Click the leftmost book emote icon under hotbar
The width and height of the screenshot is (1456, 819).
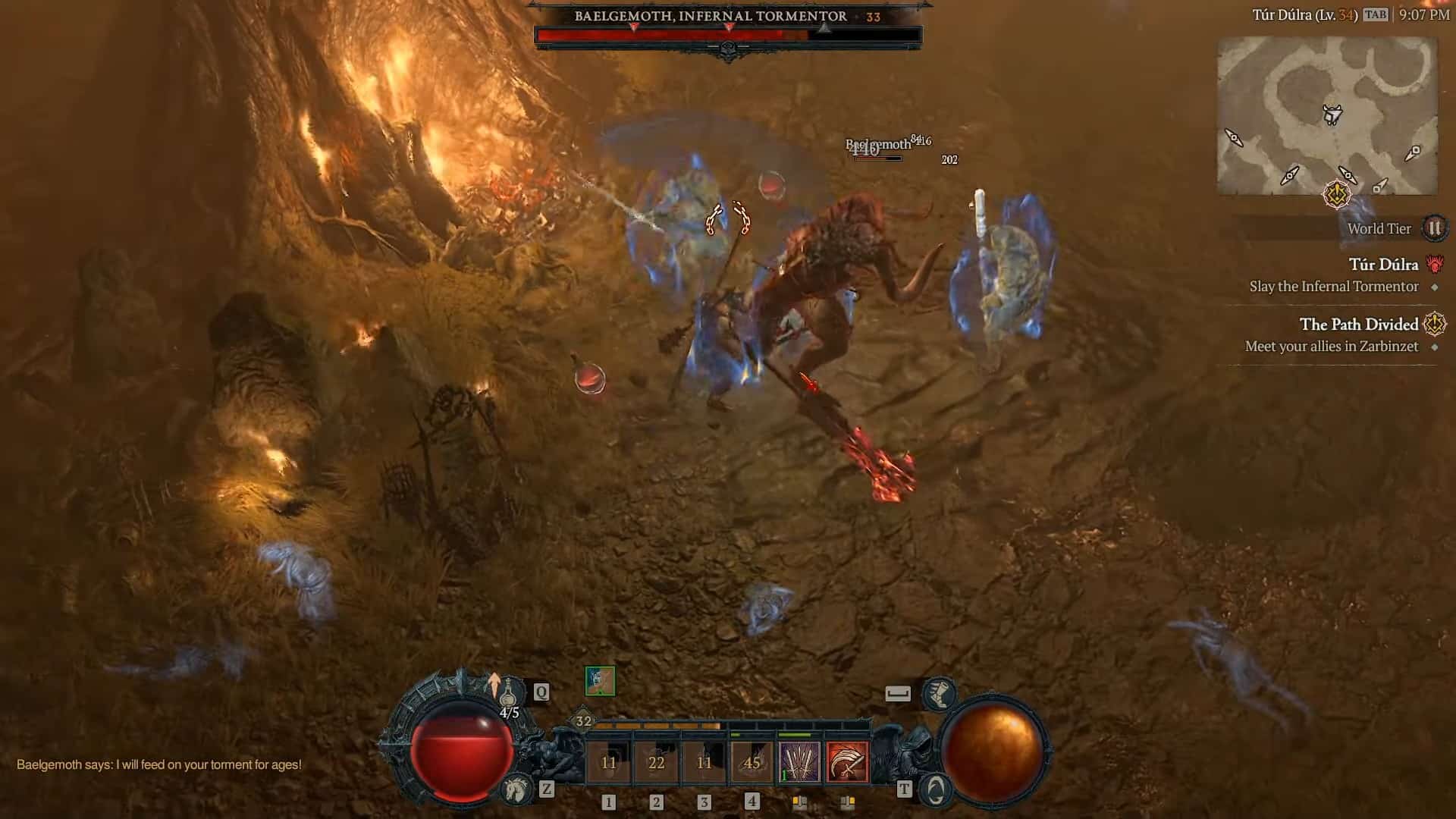[x=799, y=801]
